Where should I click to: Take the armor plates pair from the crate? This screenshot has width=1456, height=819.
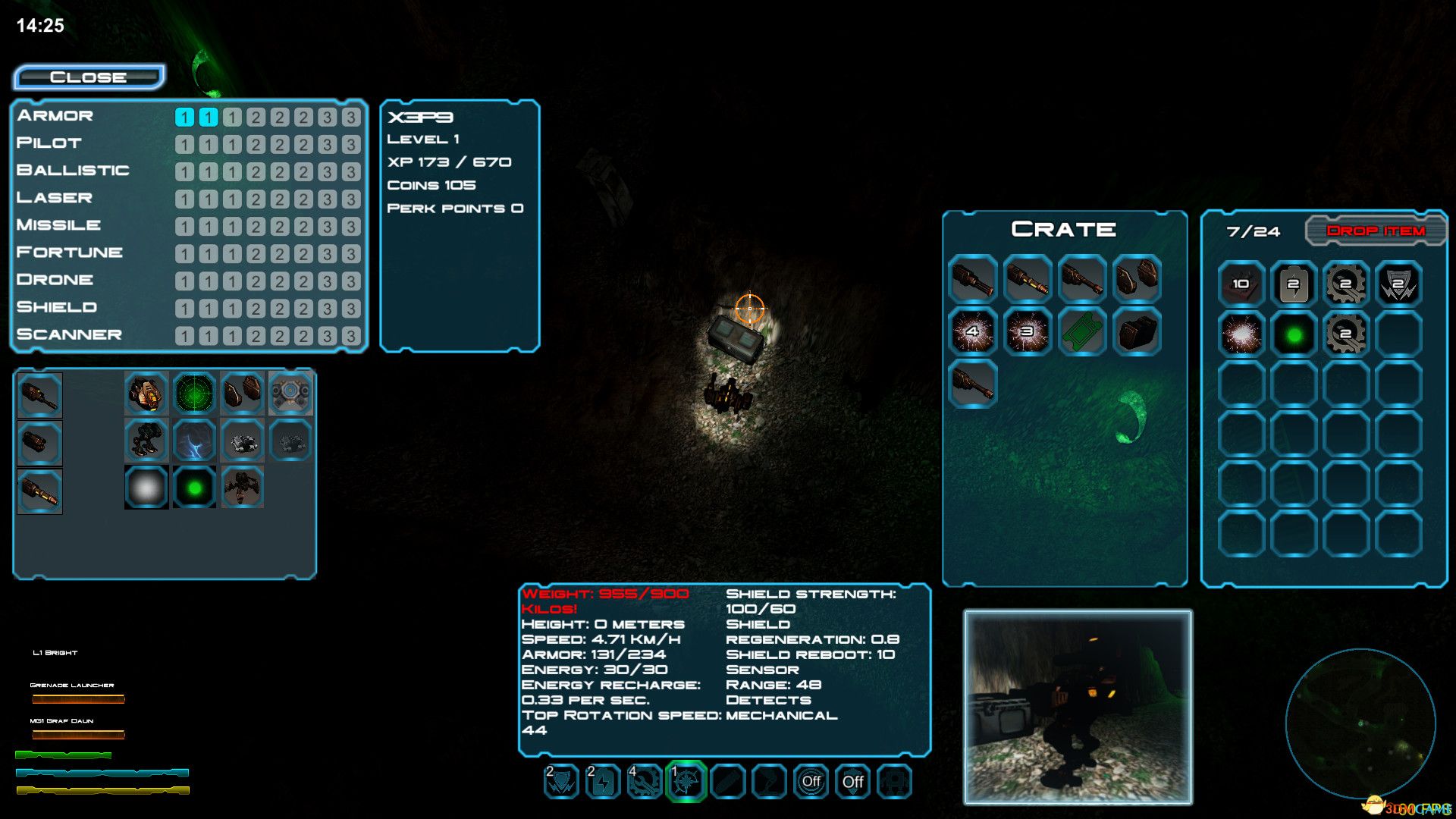point(1137,279)
